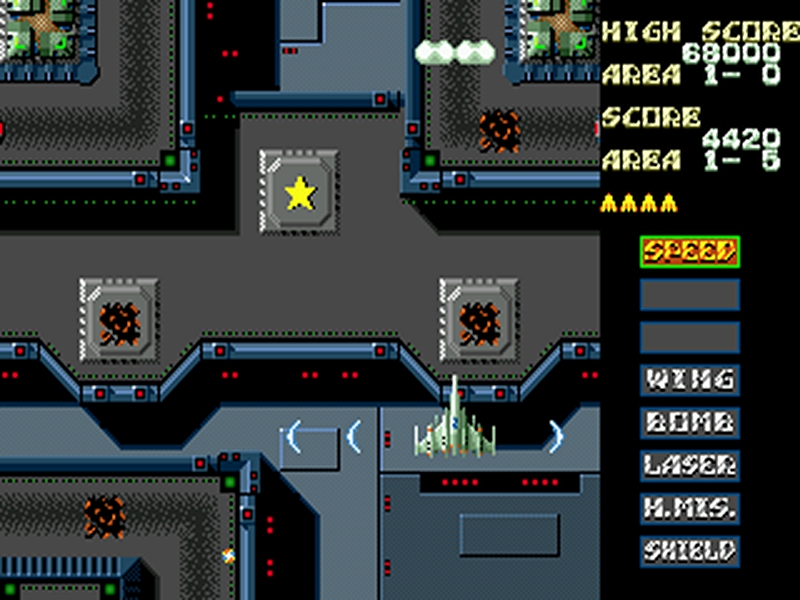Image resolution: width=800 pixels, height=600 pixels.
Task: Select the highlighted SPEED power-up
Action: [x=690, y=251]
